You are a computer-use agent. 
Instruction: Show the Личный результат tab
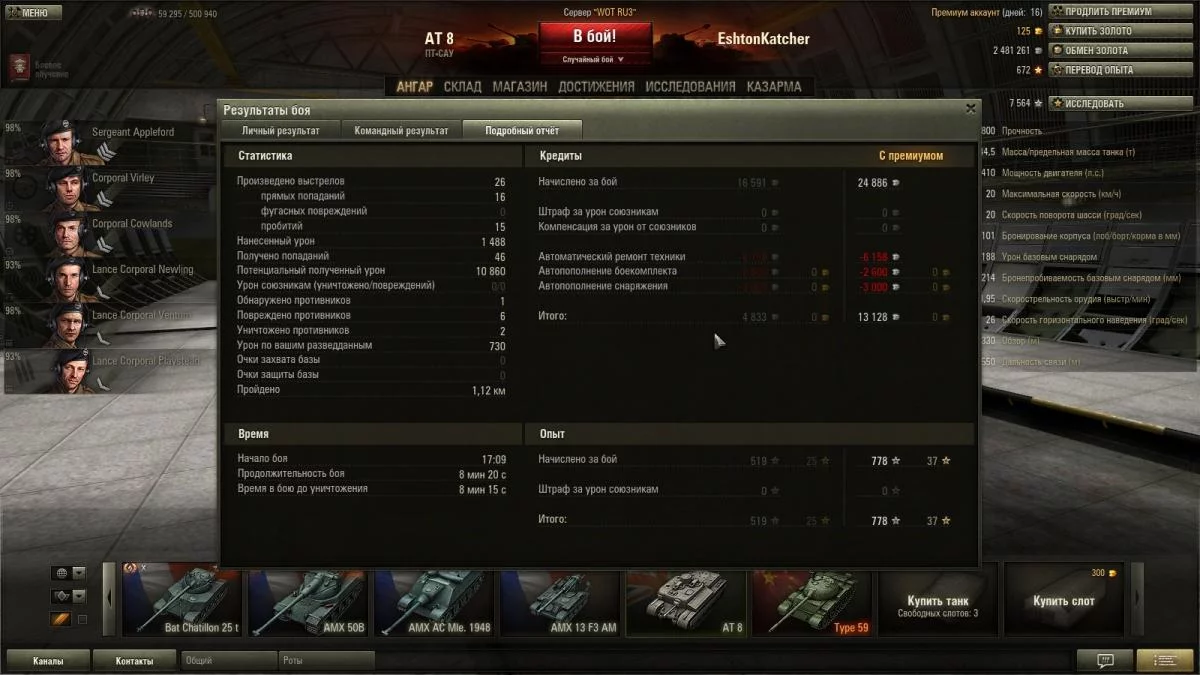coord(281,131)
